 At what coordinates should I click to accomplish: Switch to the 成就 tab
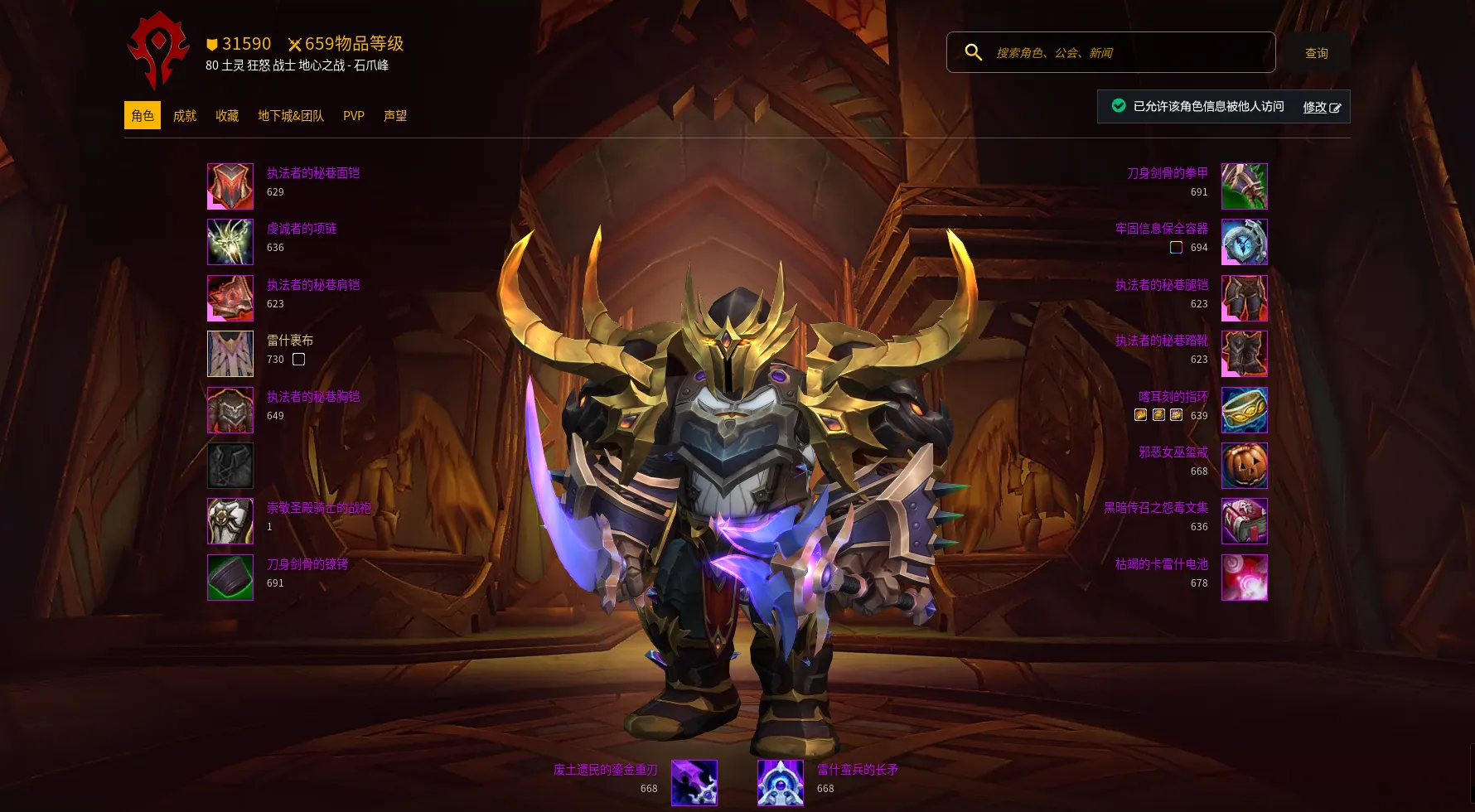184,116
